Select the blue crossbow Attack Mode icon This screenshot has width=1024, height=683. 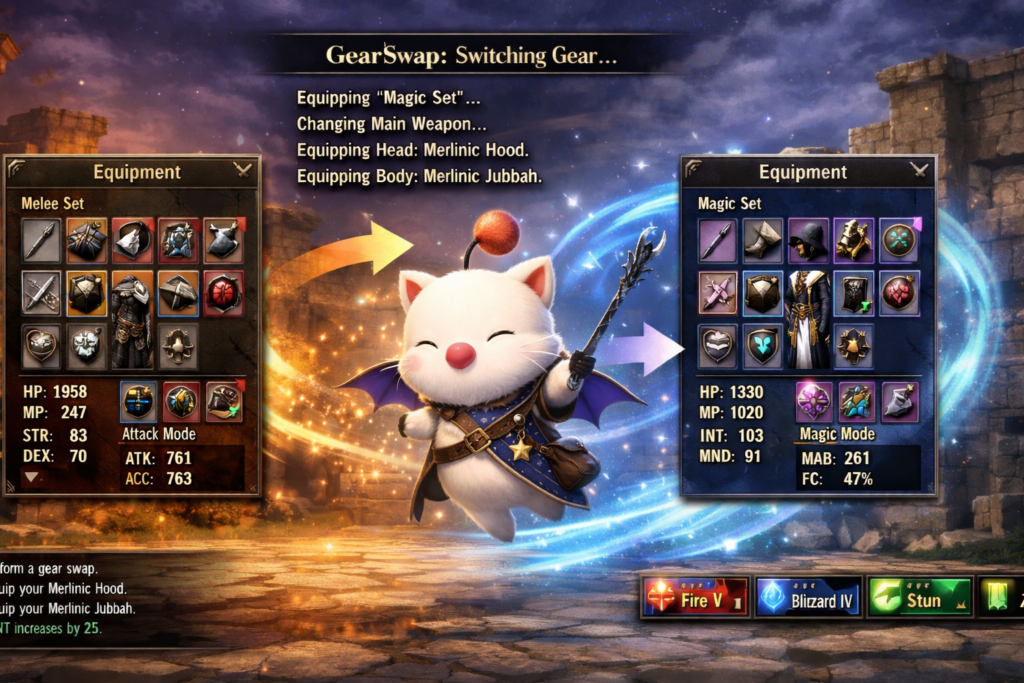(x=138, y=401)
